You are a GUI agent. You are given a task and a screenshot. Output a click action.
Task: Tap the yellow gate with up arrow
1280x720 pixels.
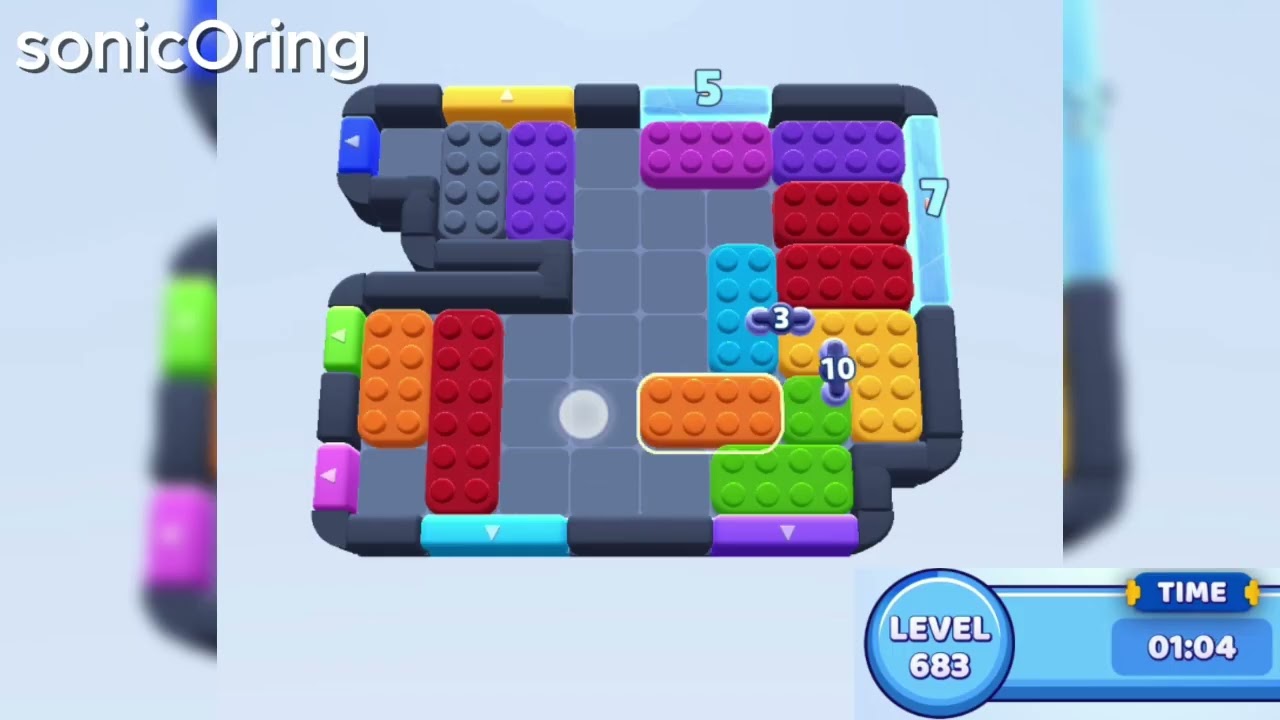505,97
